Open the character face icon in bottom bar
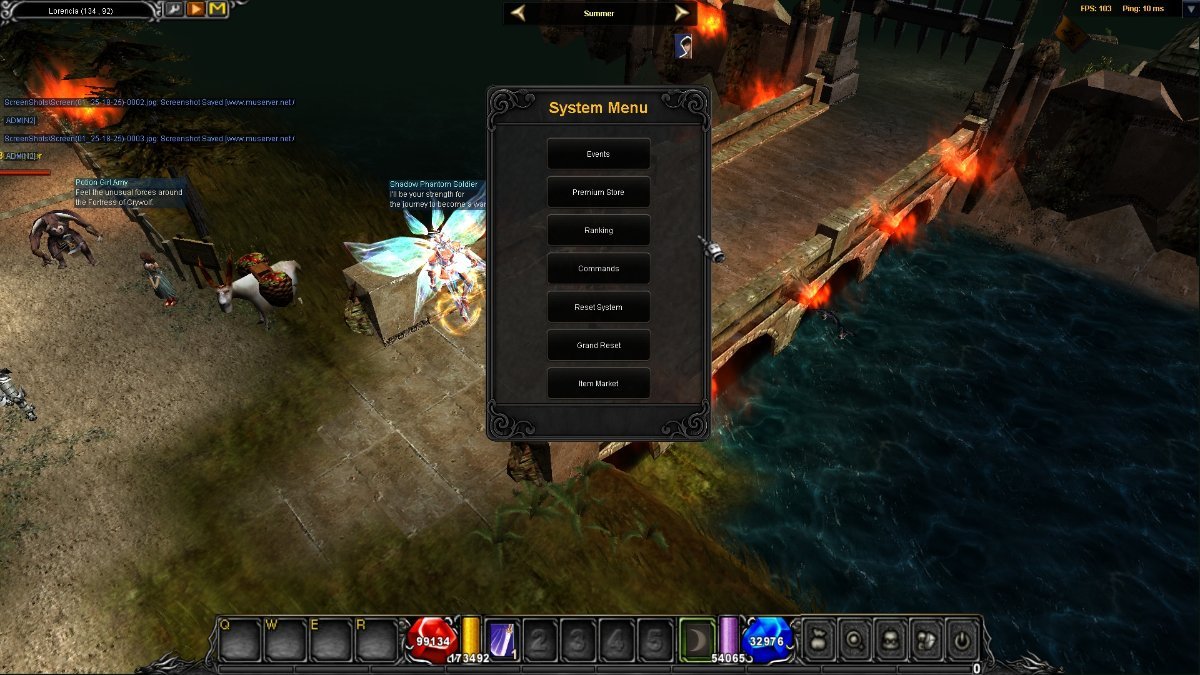This screenshot has width=1200, height=675. pyautogui.click(x=891, y=638)
